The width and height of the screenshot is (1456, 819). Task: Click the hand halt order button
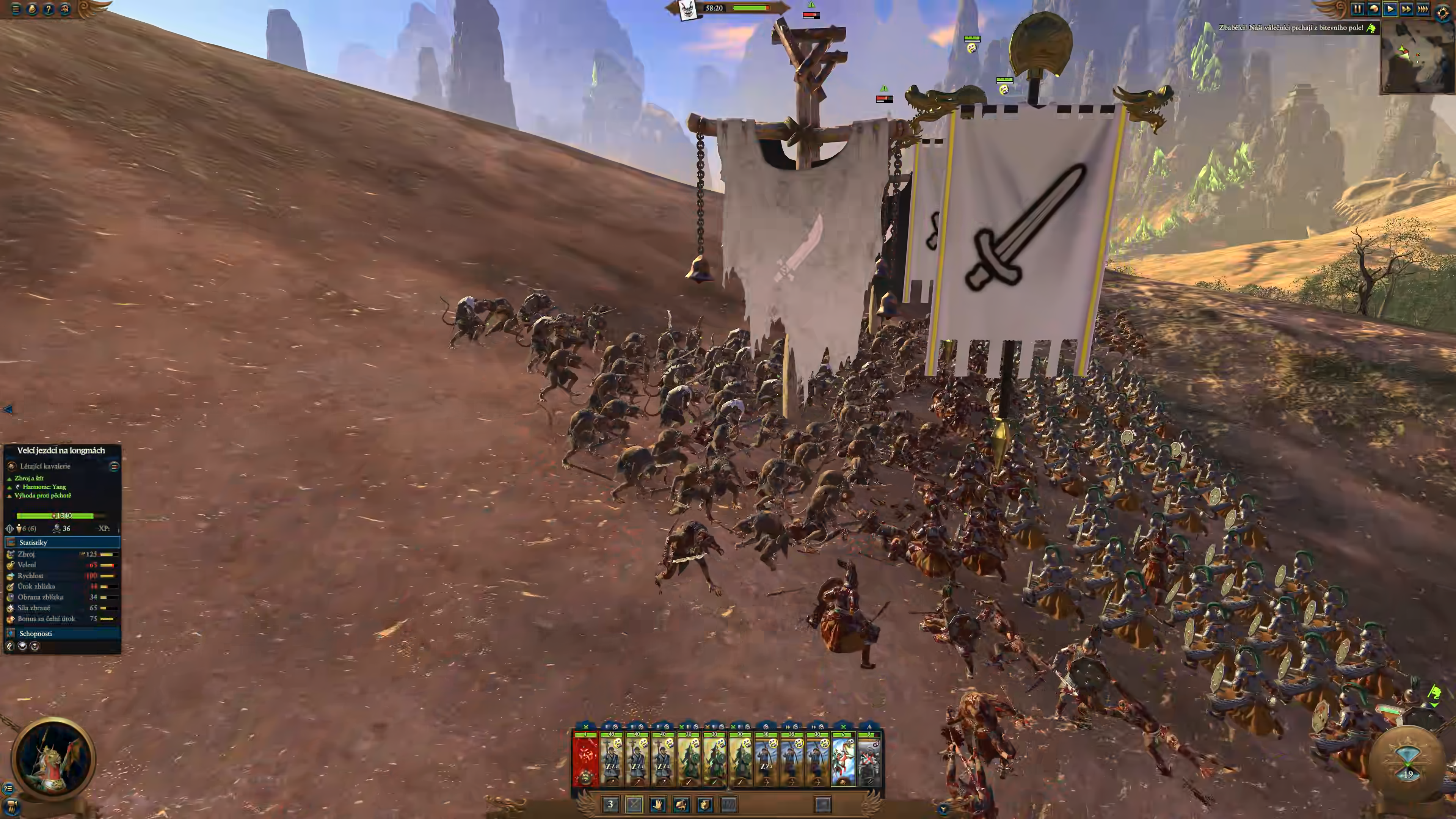(x=657, y=804)
